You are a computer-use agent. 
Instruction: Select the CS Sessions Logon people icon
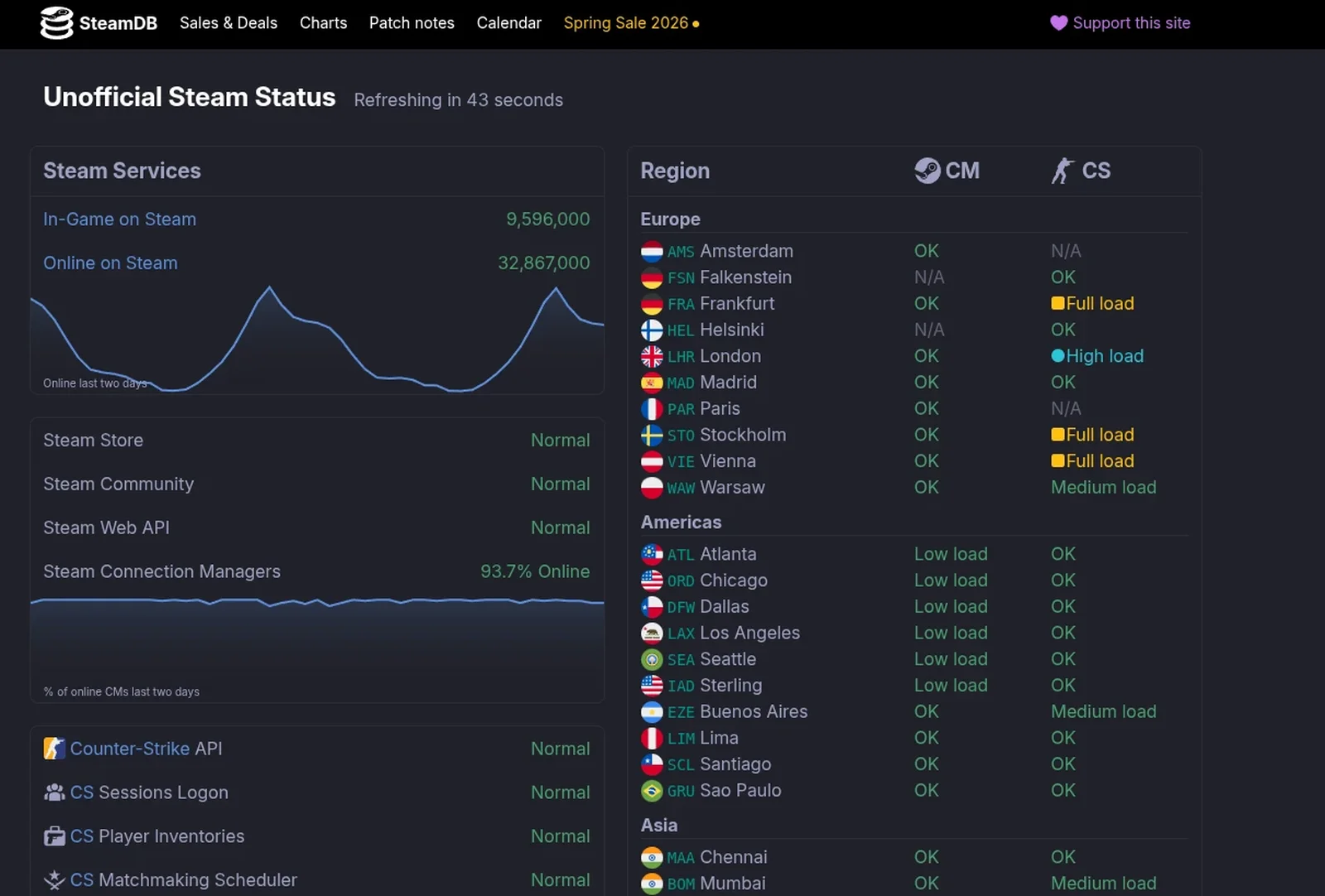click(x=53, y=792)
